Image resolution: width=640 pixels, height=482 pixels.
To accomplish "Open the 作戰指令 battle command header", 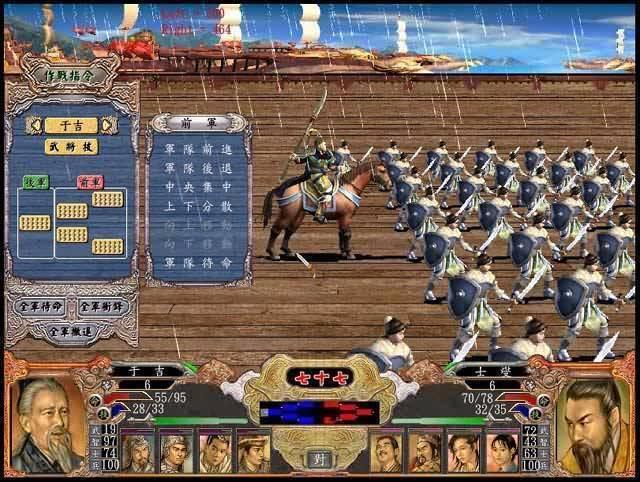I will coord(70,76).
